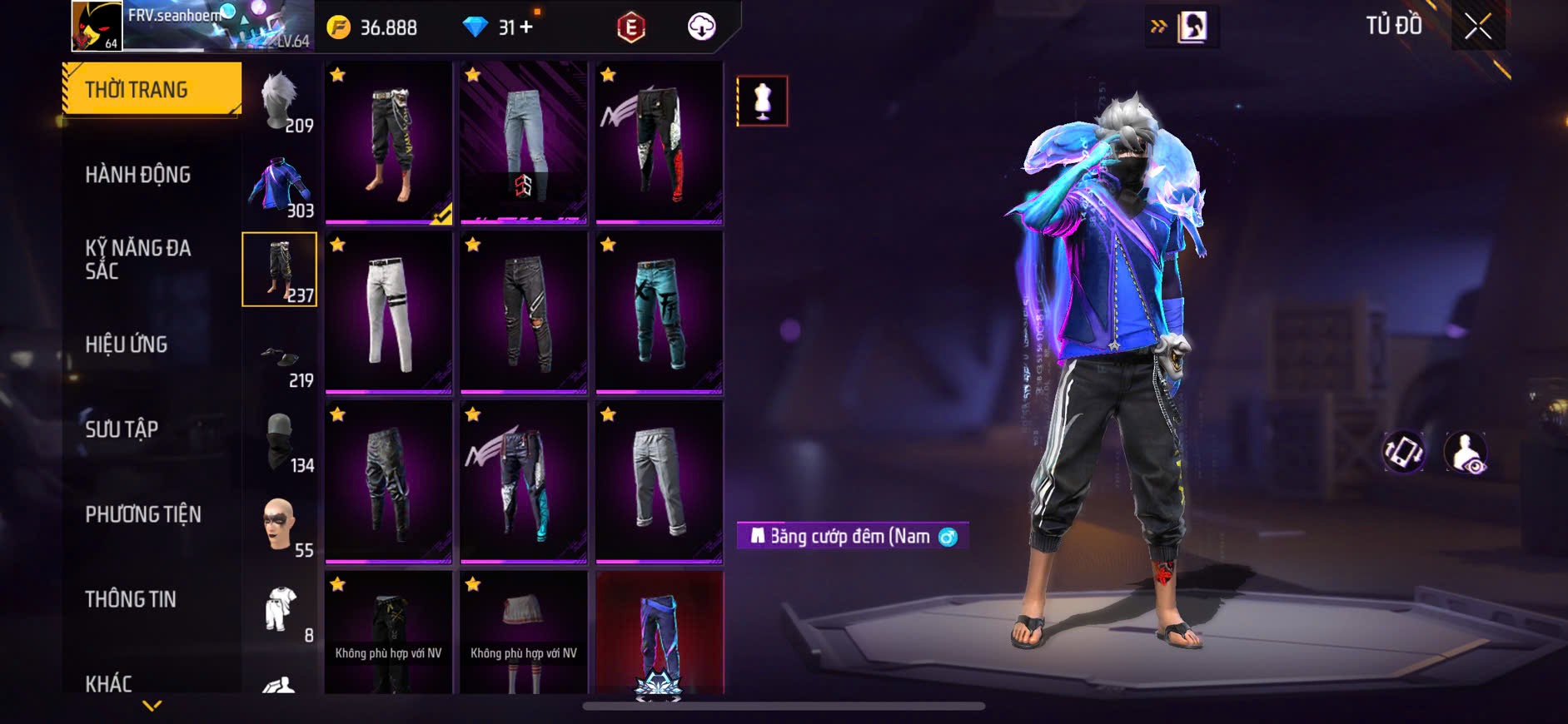1568x724 pixels.
Task: Open the Thời Trang tab
Action: coord(152,89)
